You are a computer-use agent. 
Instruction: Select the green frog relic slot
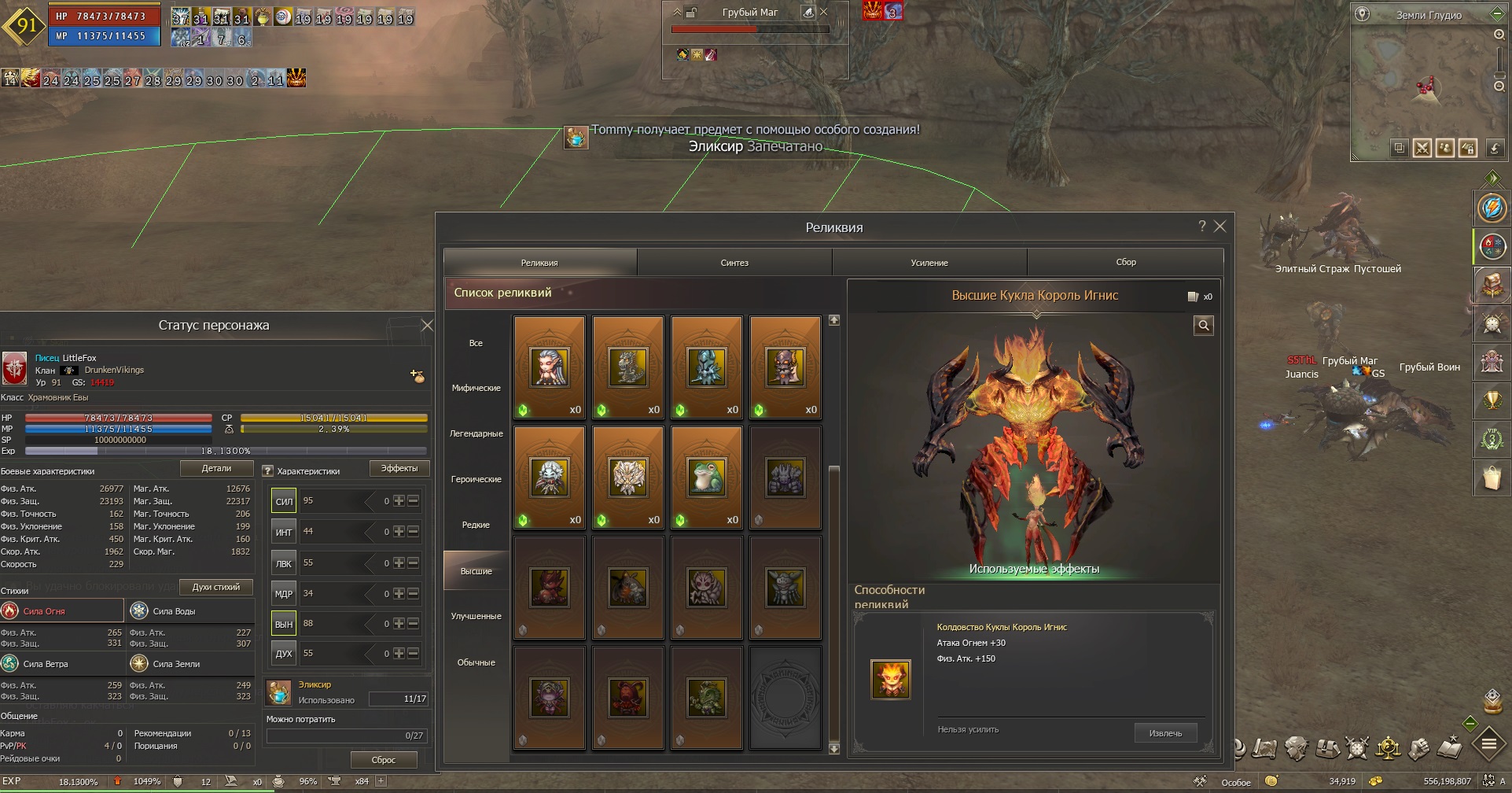[x=707, y=478]
